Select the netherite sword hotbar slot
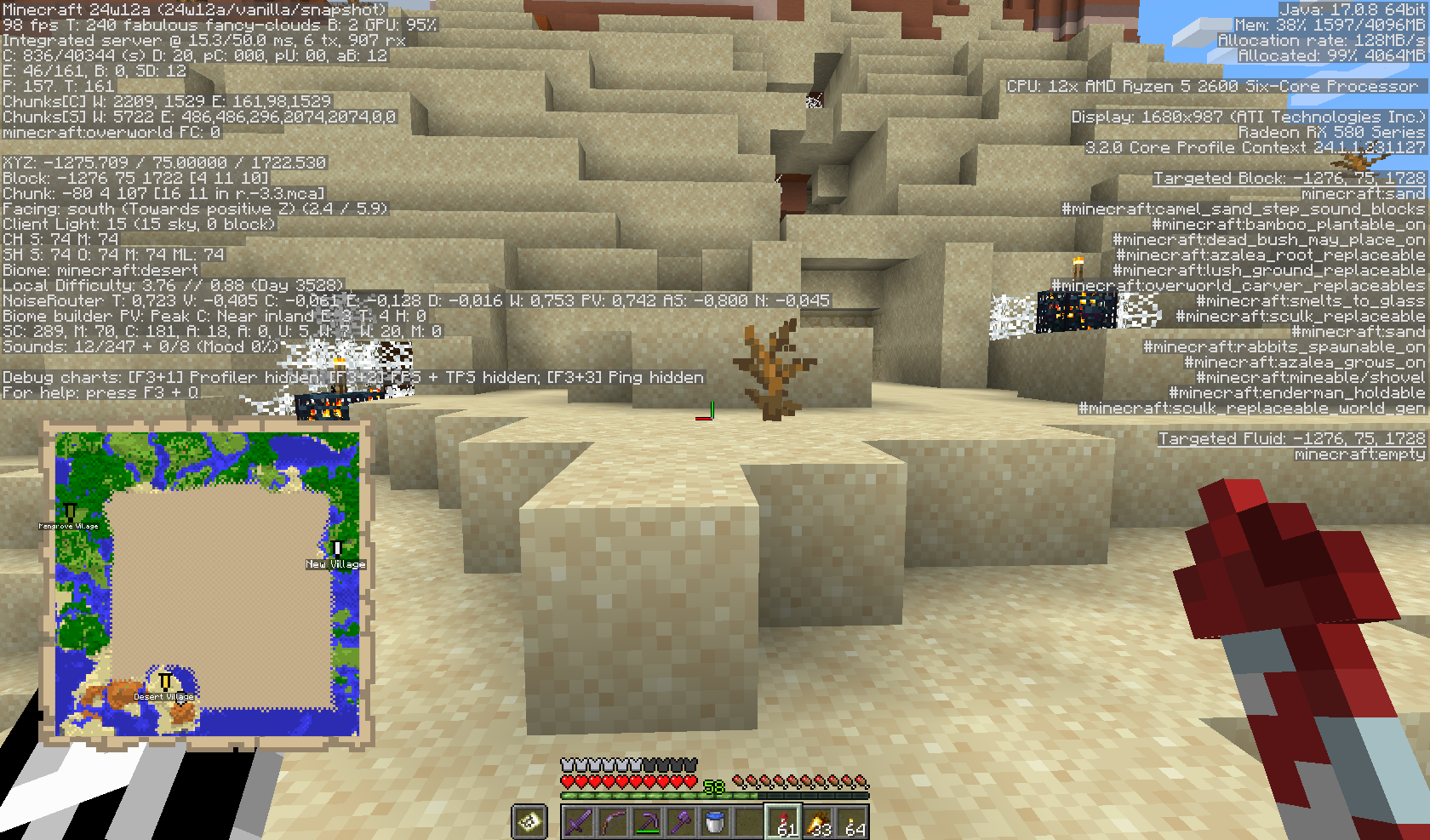 [x=579, y=822]
